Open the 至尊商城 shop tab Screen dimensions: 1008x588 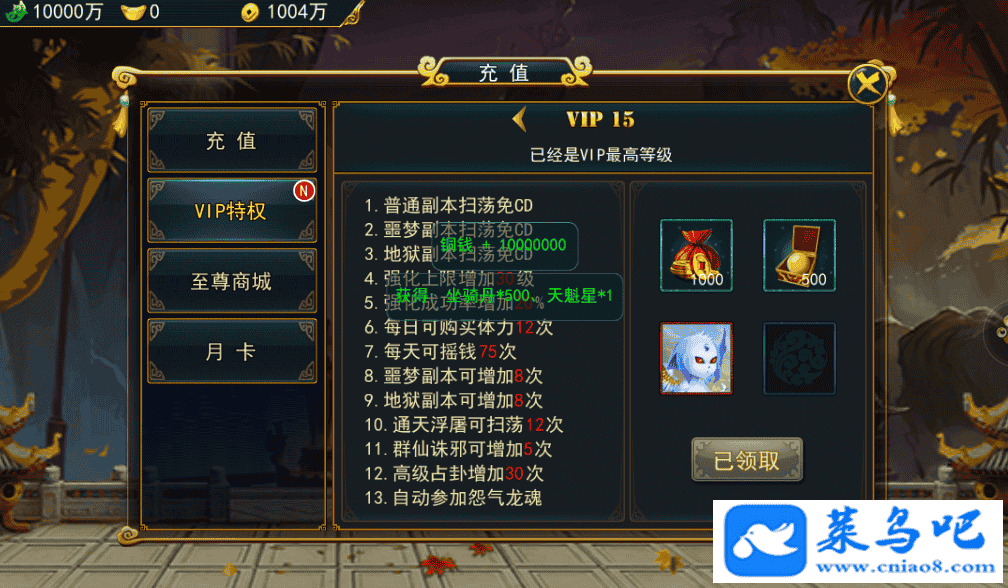click(232, 281)
